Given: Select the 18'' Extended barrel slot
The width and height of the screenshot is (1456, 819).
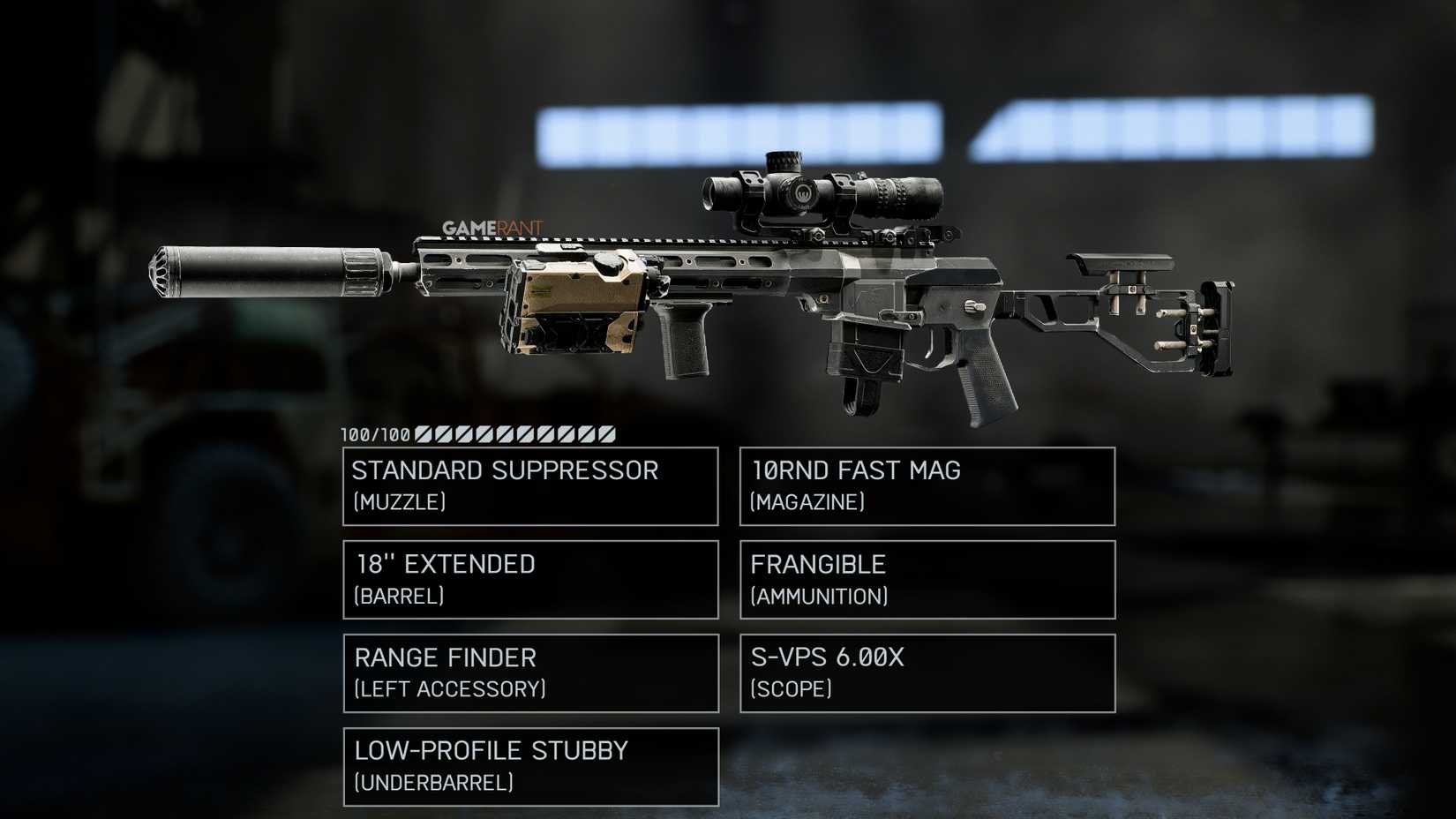Looking at the screenshot, I should point(529,579).
